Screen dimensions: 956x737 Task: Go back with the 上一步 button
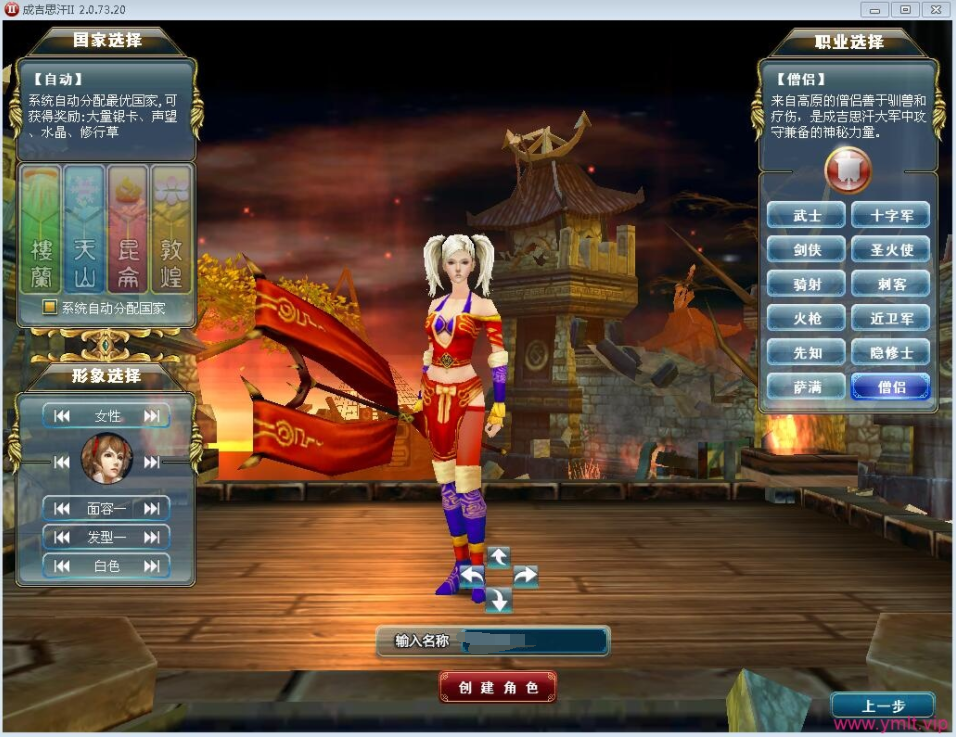(x=882, y=706)
